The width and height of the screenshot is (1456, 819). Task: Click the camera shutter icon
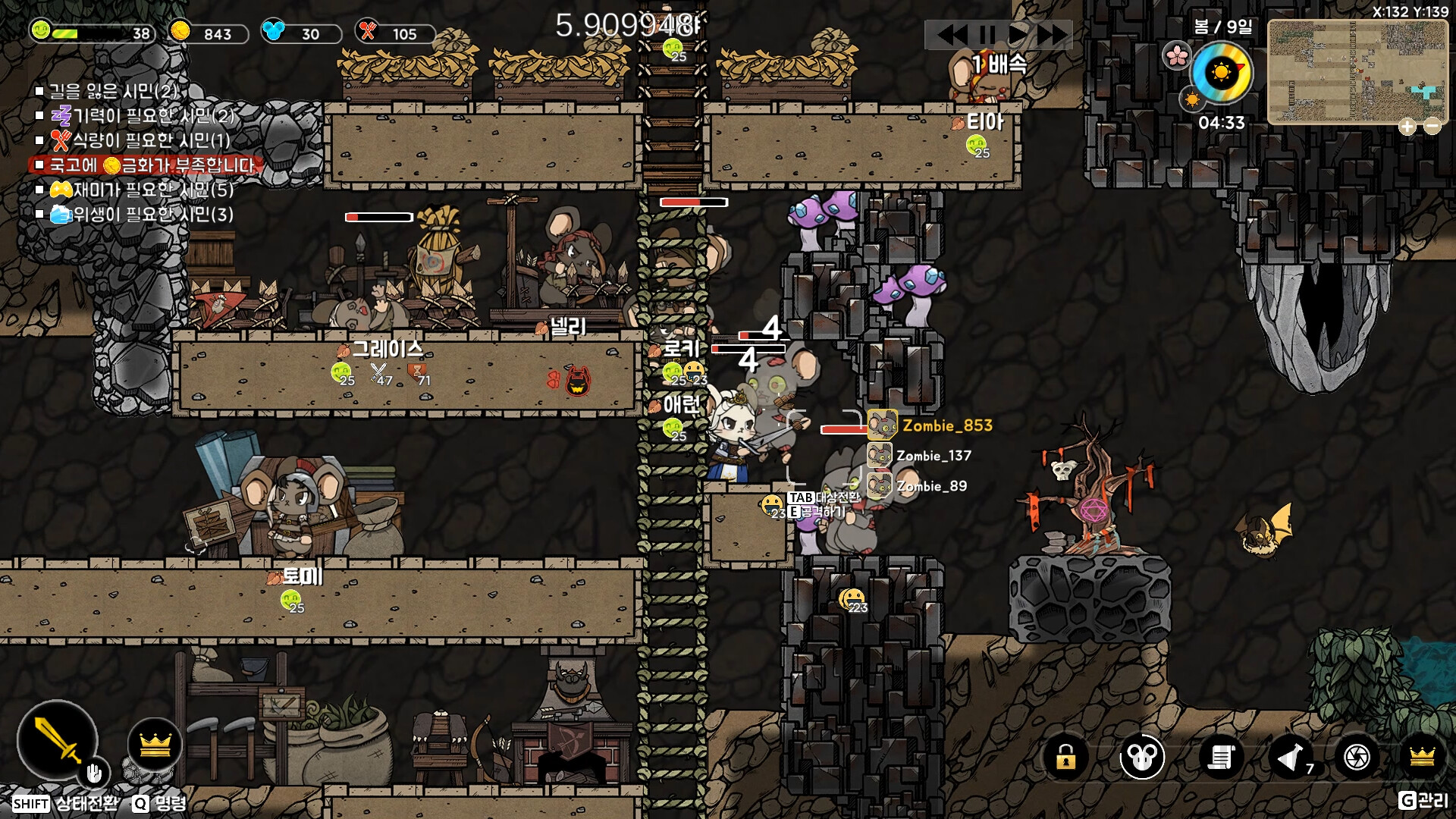1357,757
